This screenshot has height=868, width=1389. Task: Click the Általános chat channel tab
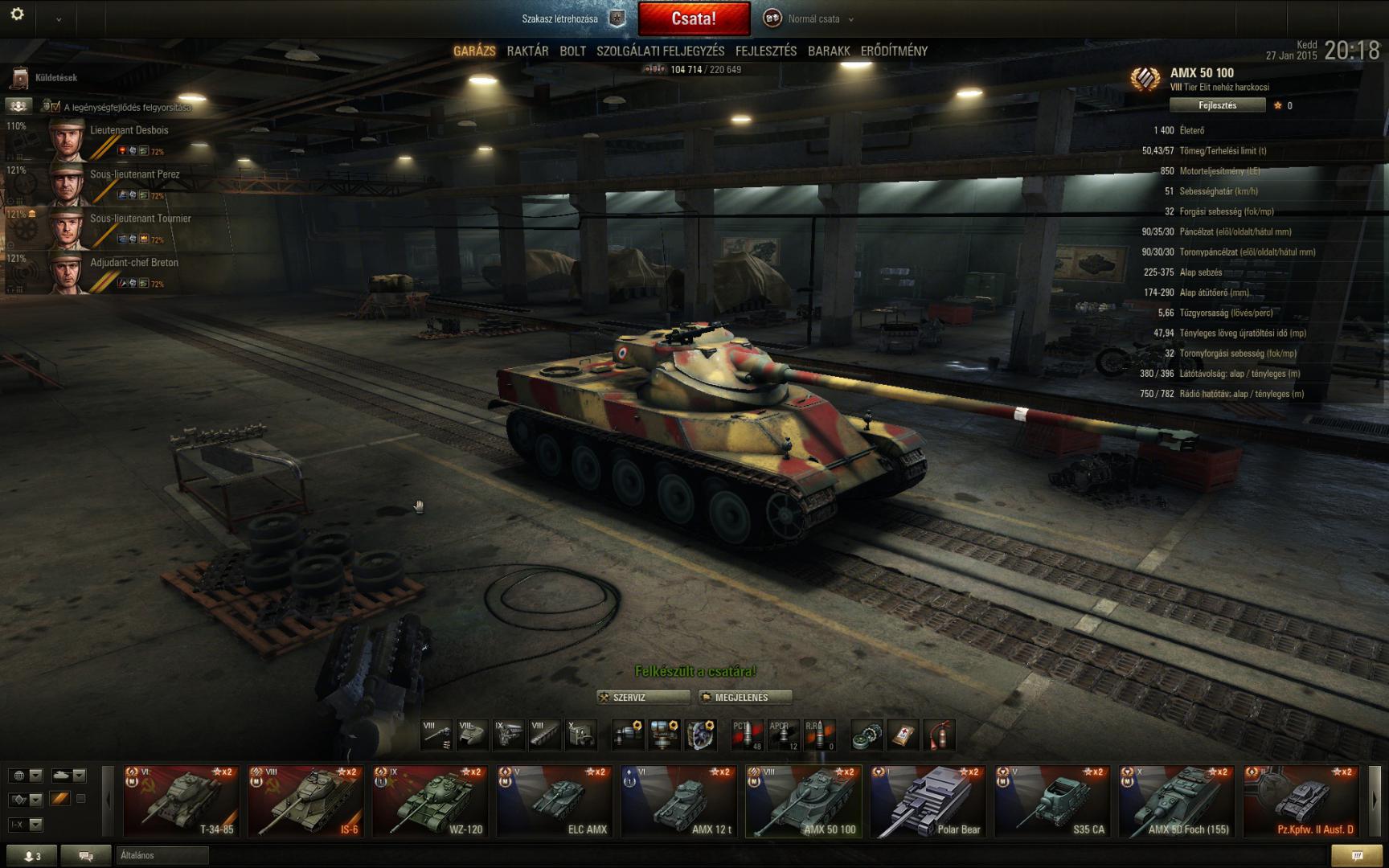pos(161,855)
